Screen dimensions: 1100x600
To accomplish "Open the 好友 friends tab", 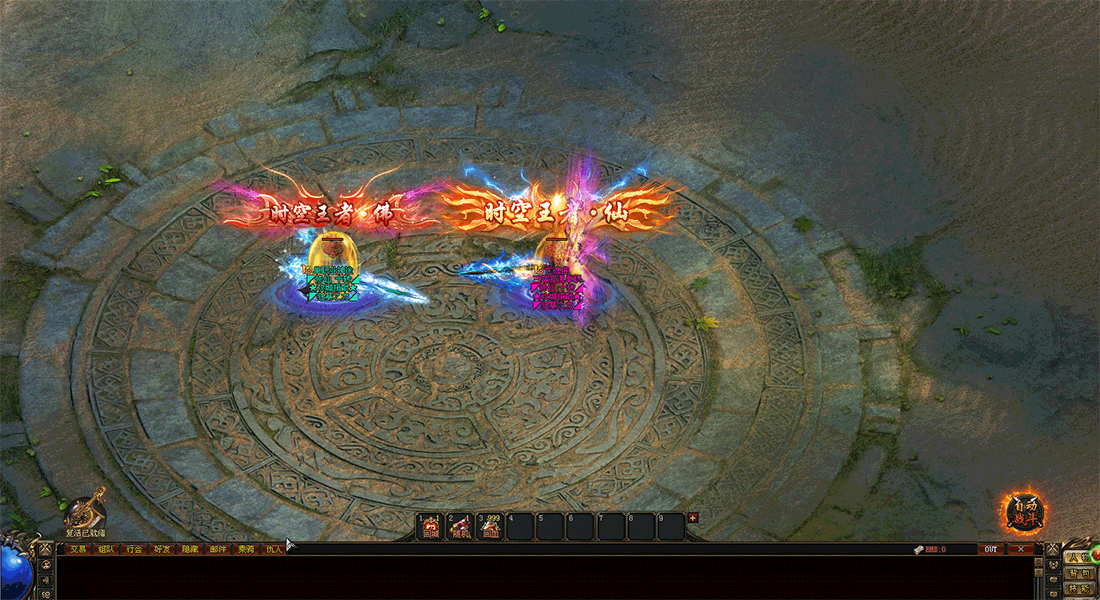I will (162, 549).
